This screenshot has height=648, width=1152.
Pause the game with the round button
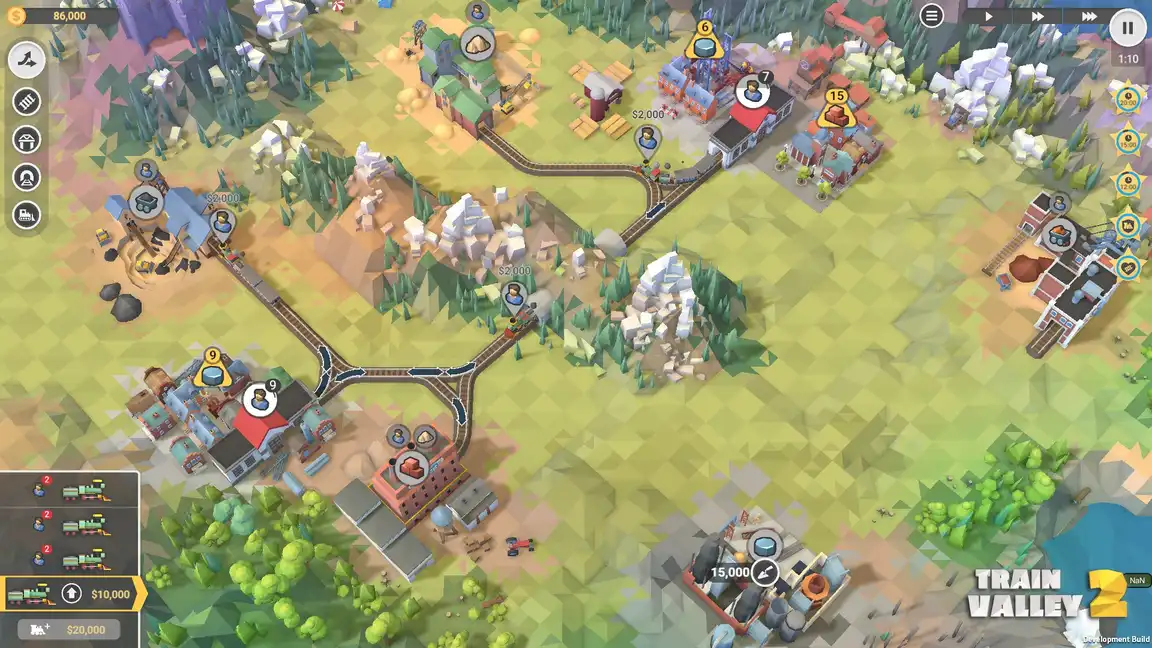point(1128,28)
